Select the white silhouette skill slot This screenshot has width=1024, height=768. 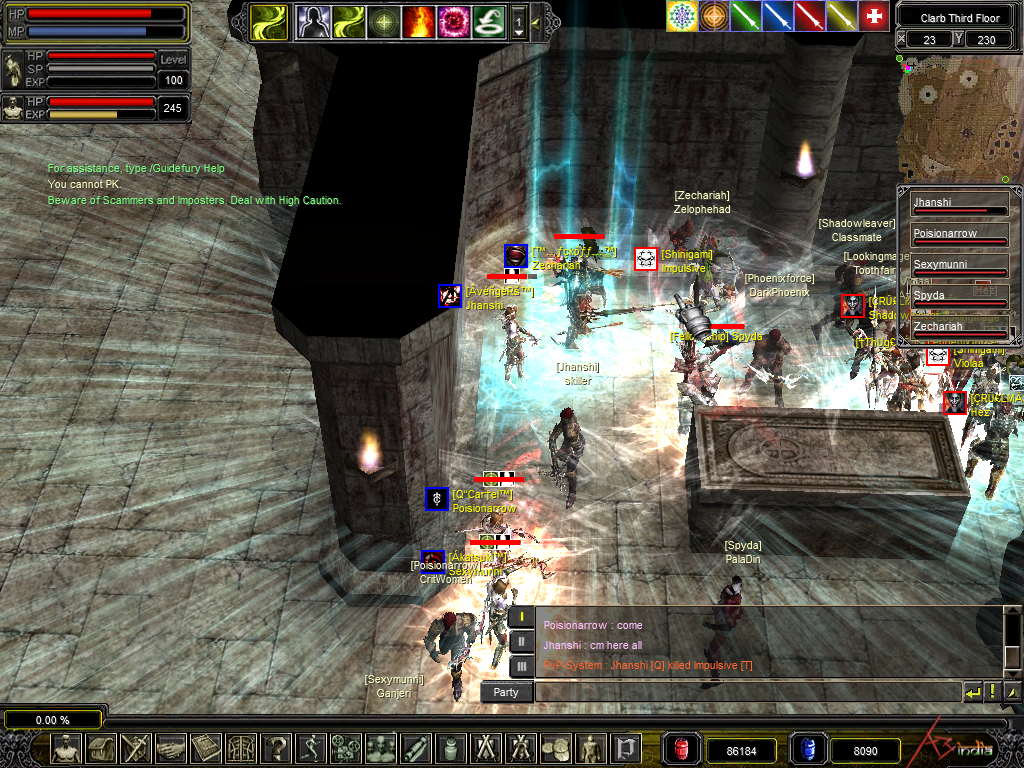(x=312, y=20)
